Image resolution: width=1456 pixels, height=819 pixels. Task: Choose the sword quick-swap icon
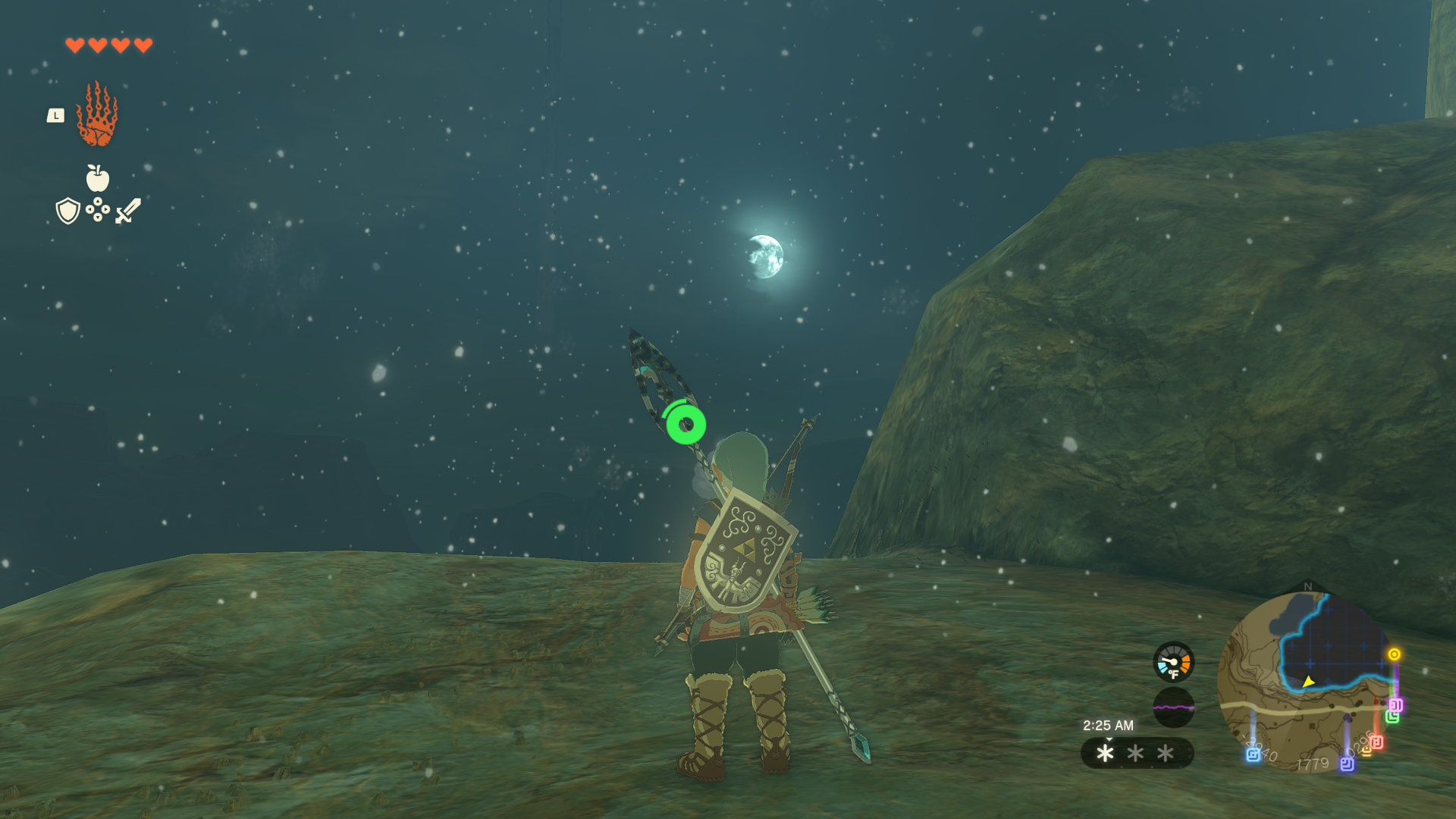click(x=128, y=211)
